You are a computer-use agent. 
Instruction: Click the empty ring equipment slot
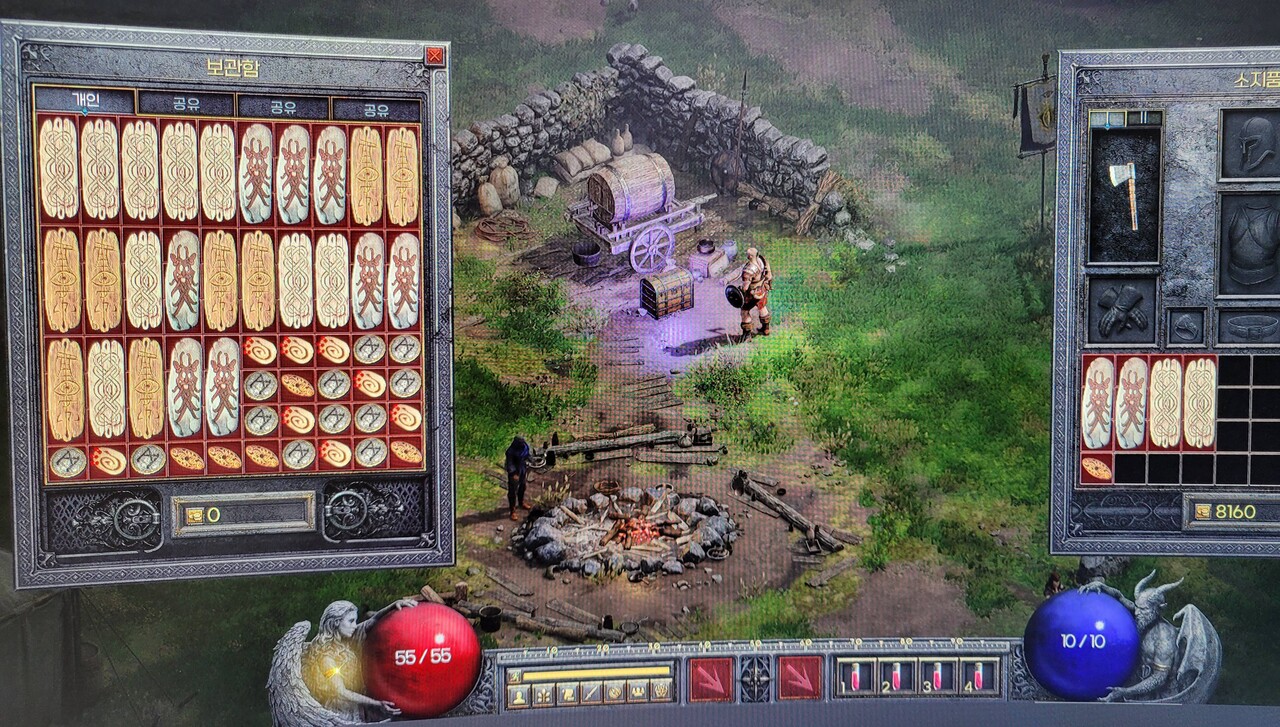[1186, 327]
